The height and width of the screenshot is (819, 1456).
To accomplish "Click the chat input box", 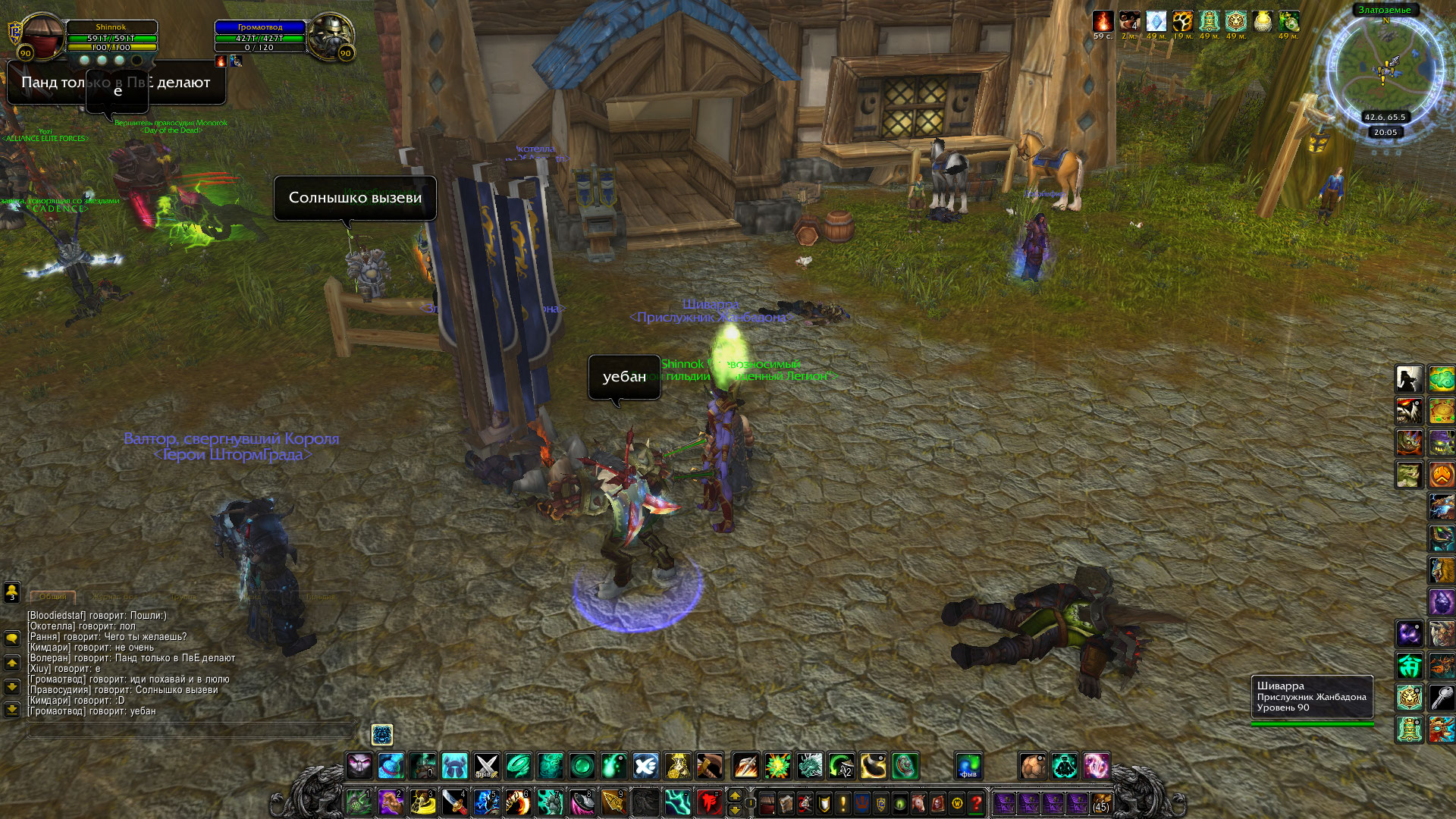I will click(x=191, y=730).
